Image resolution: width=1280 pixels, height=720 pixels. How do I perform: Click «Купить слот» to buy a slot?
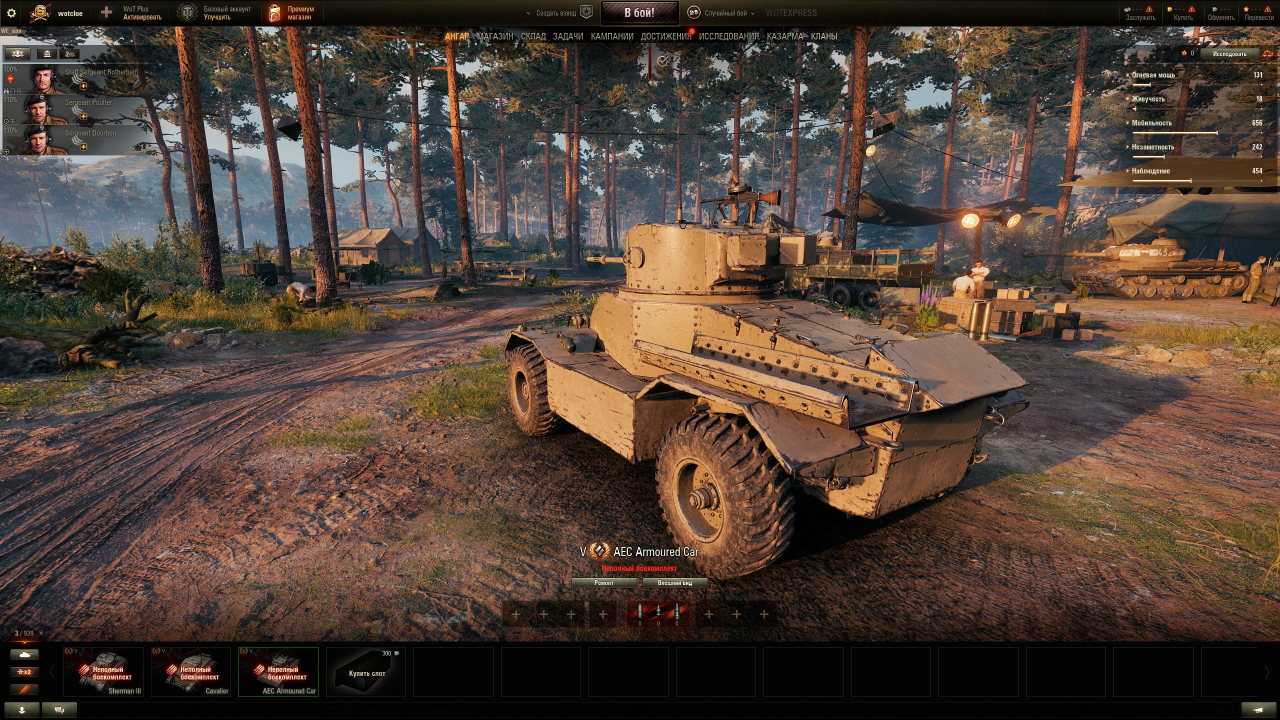tap(366, 671)
